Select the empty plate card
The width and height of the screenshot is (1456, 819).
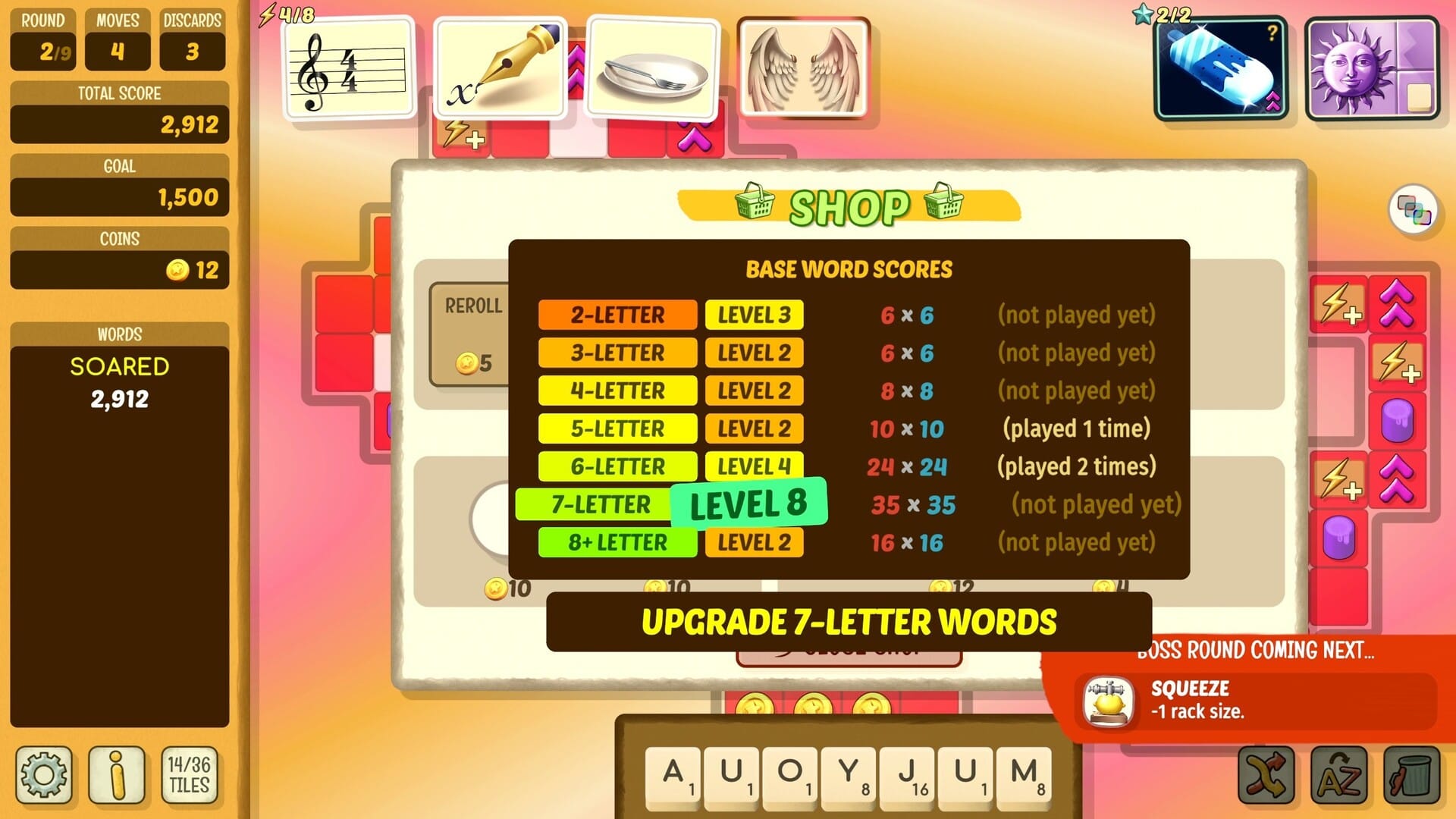[x=652, y=68]
